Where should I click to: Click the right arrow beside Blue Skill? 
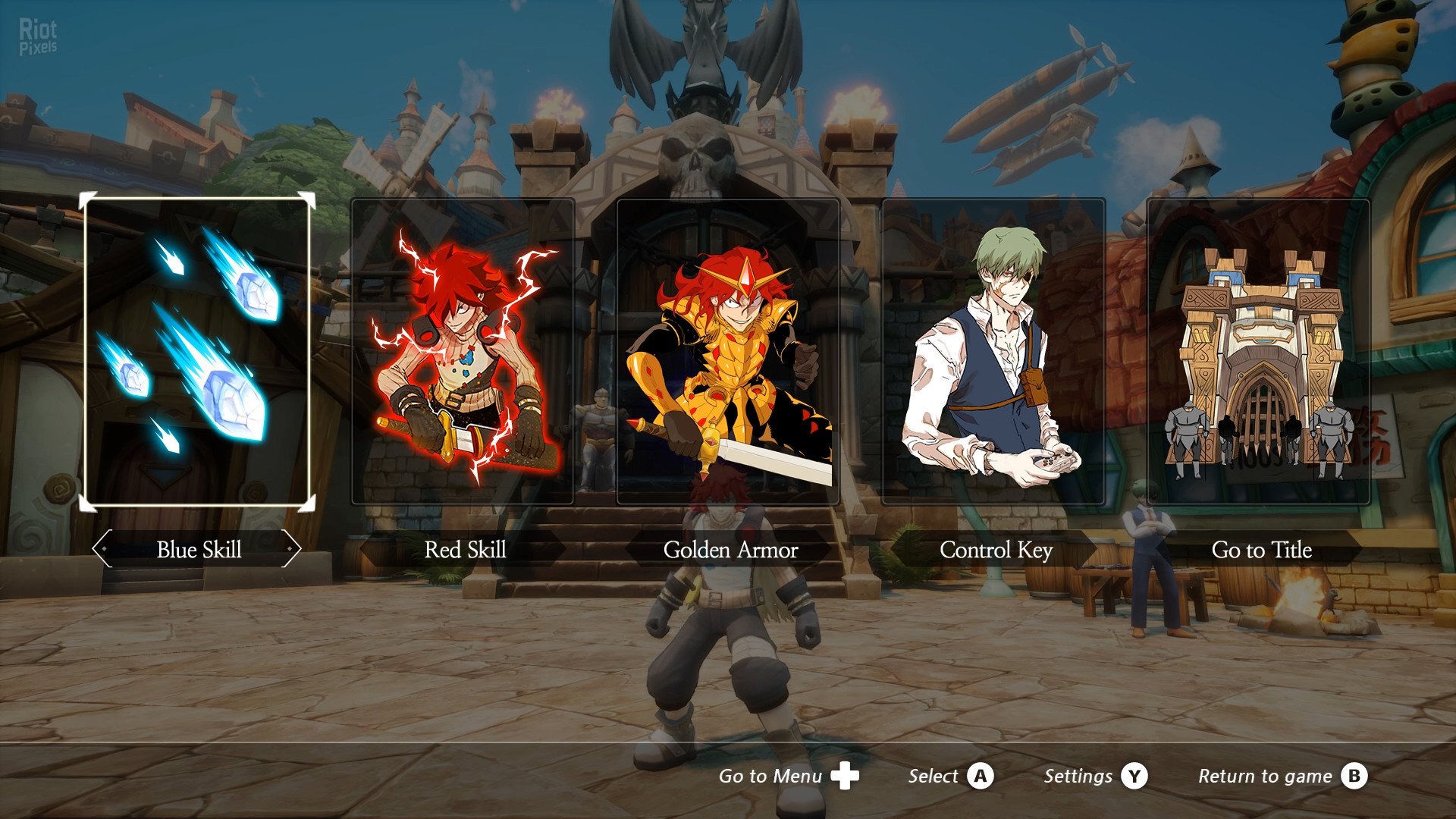(x=291, y=548)
